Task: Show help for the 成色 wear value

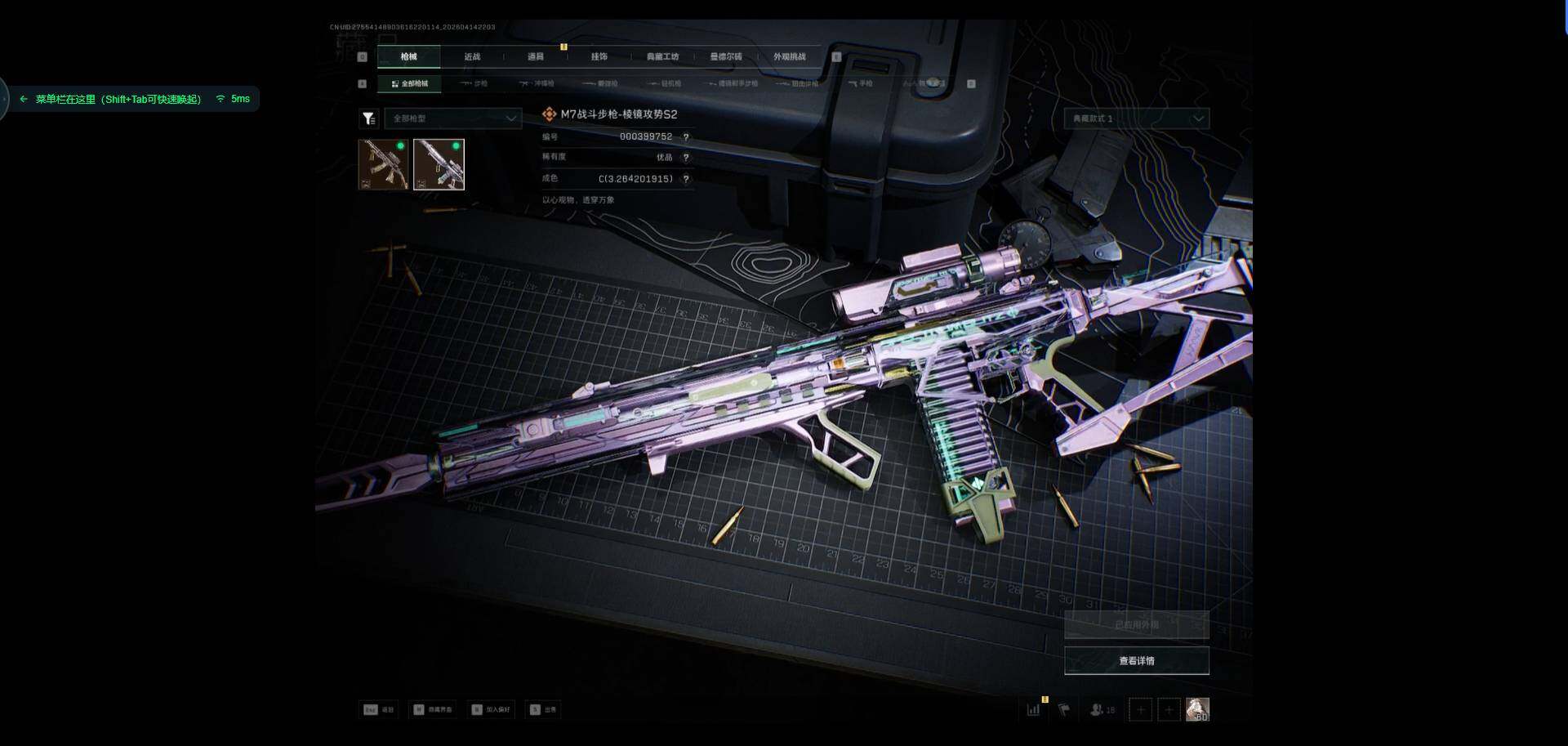Action: [x=686, y=179]
